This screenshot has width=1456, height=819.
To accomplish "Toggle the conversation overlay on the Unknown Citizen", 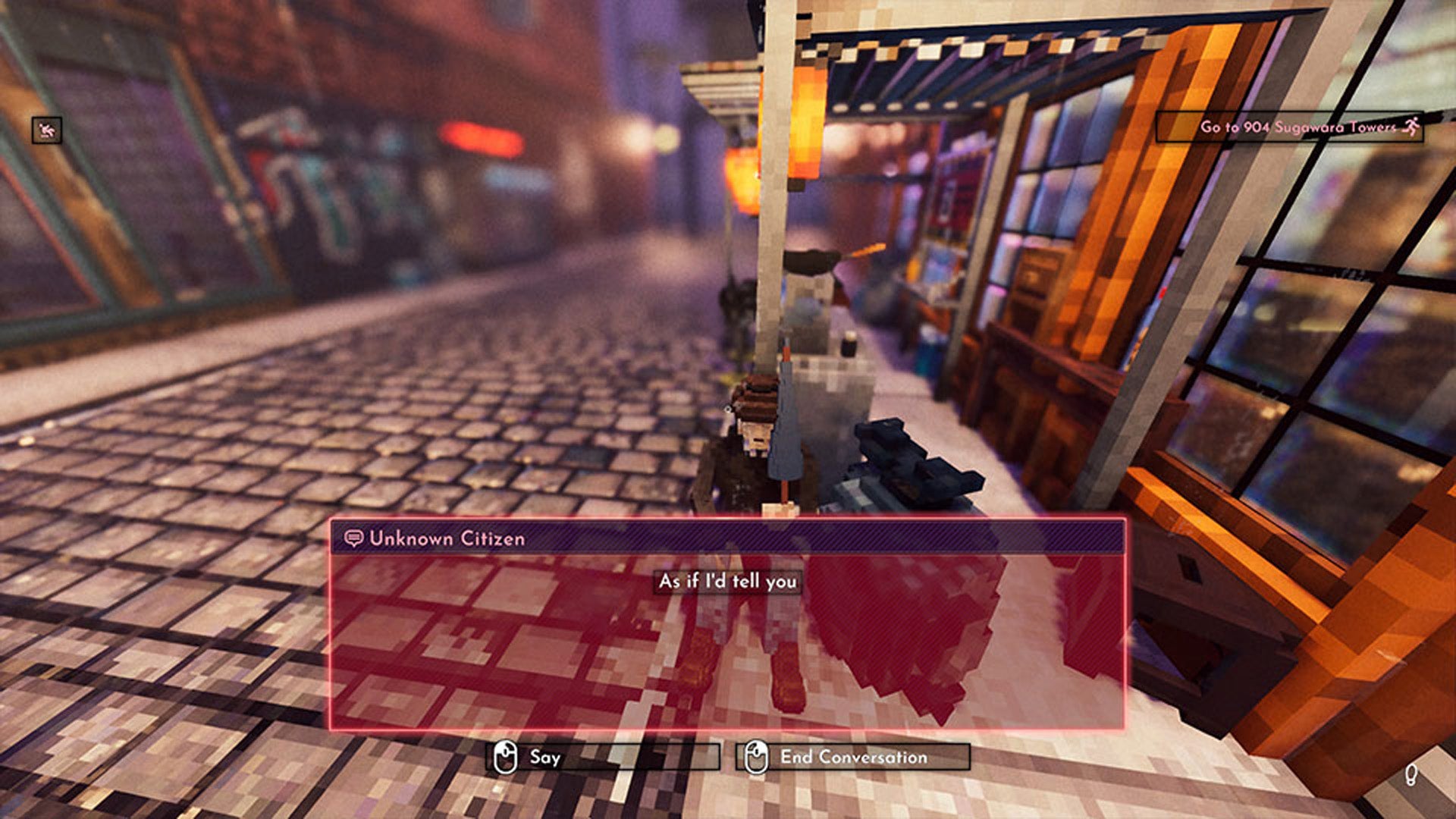I will [x=728, y=622].
